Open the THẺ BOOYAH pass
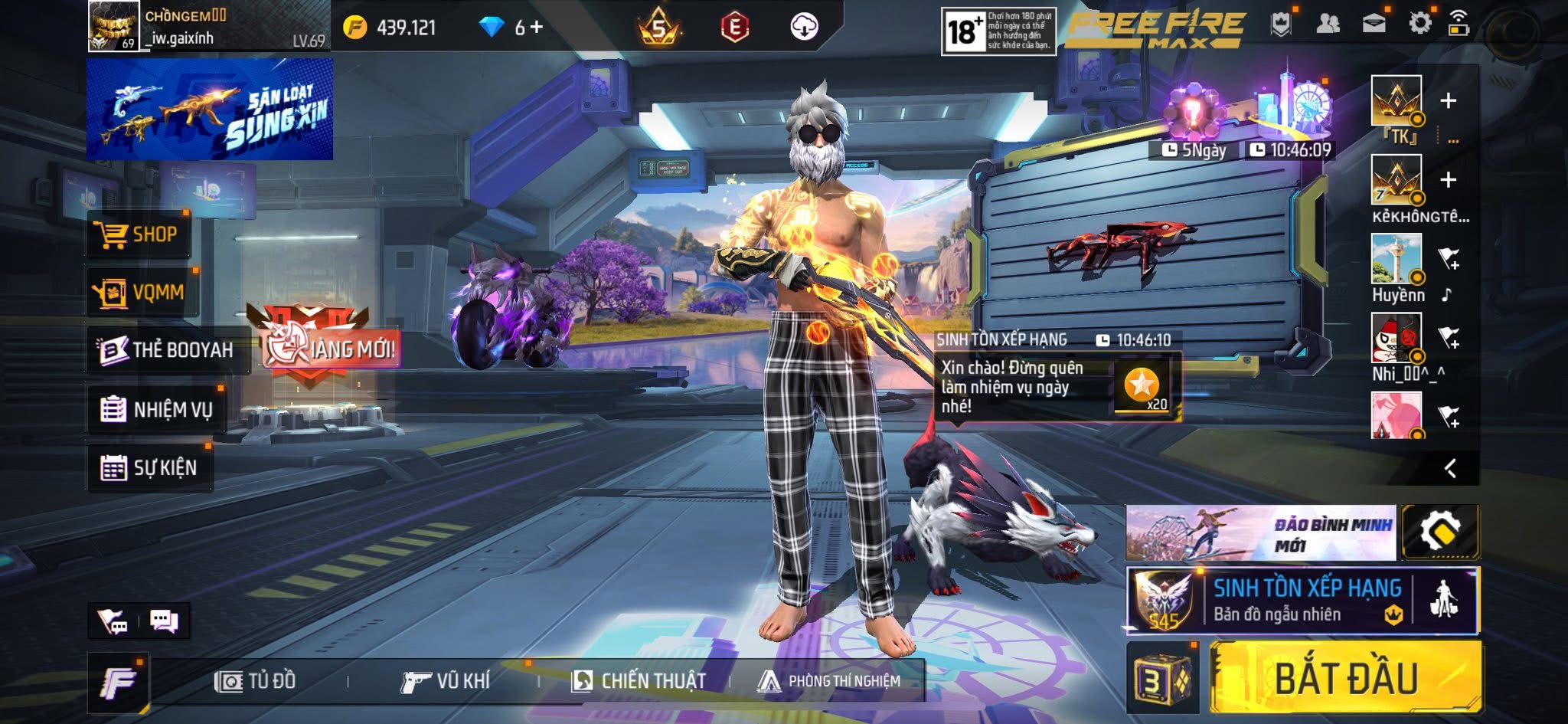The height and width of the screenshot is (724, 1568). tap(167, 350)
